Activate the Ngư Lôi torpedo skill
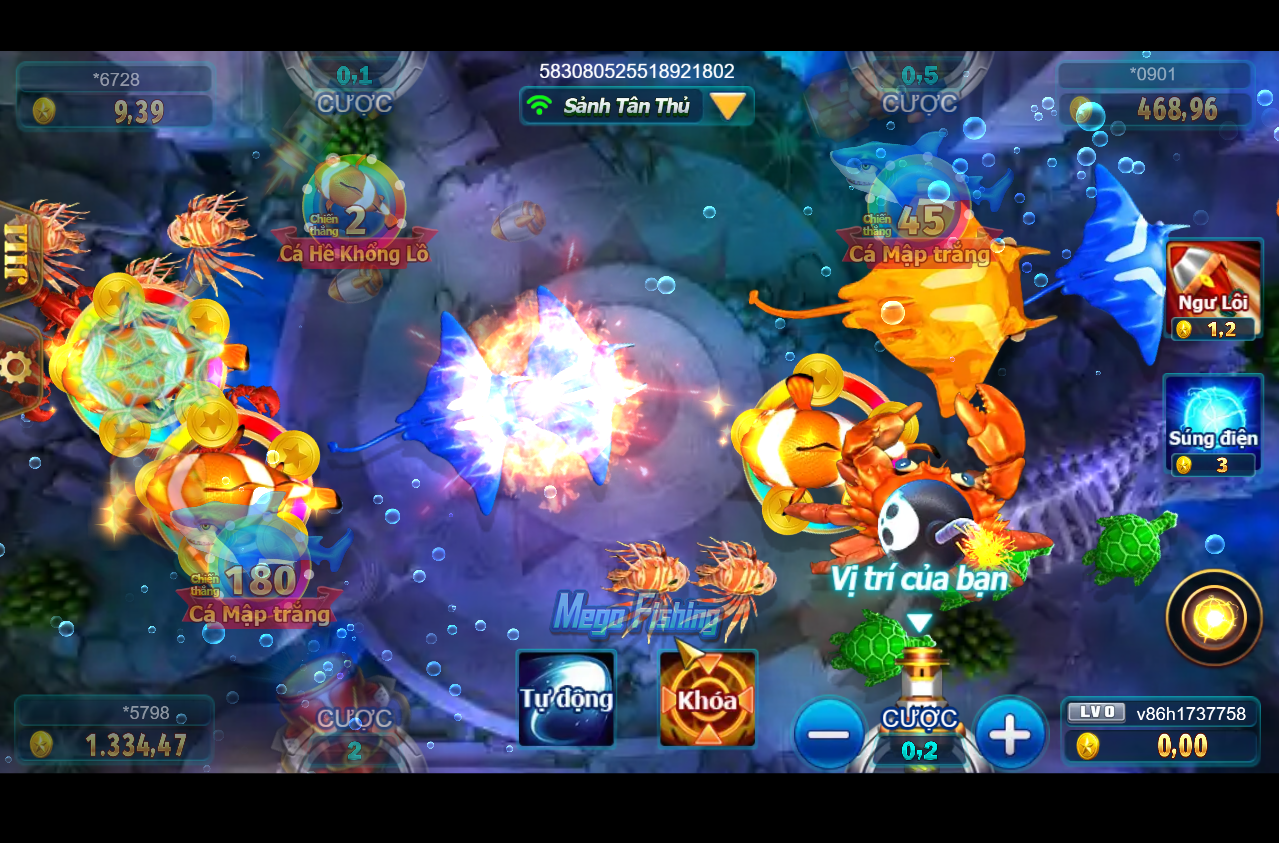This screenshot has width=1279, height=843. [1215, 289]
